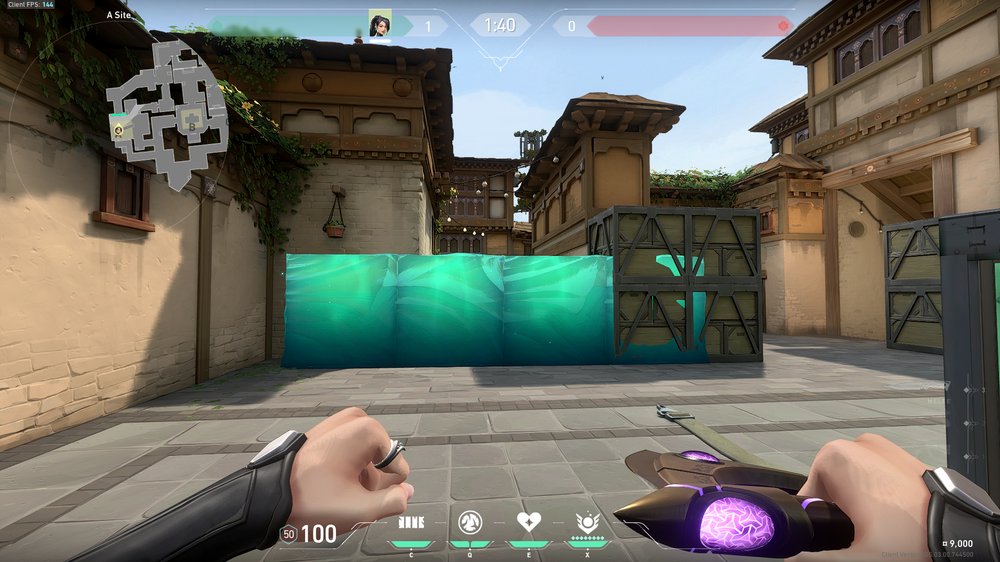Select Sage's portrait in the top scoreboard
This screenshot has height=562, width=1000.
380,25
